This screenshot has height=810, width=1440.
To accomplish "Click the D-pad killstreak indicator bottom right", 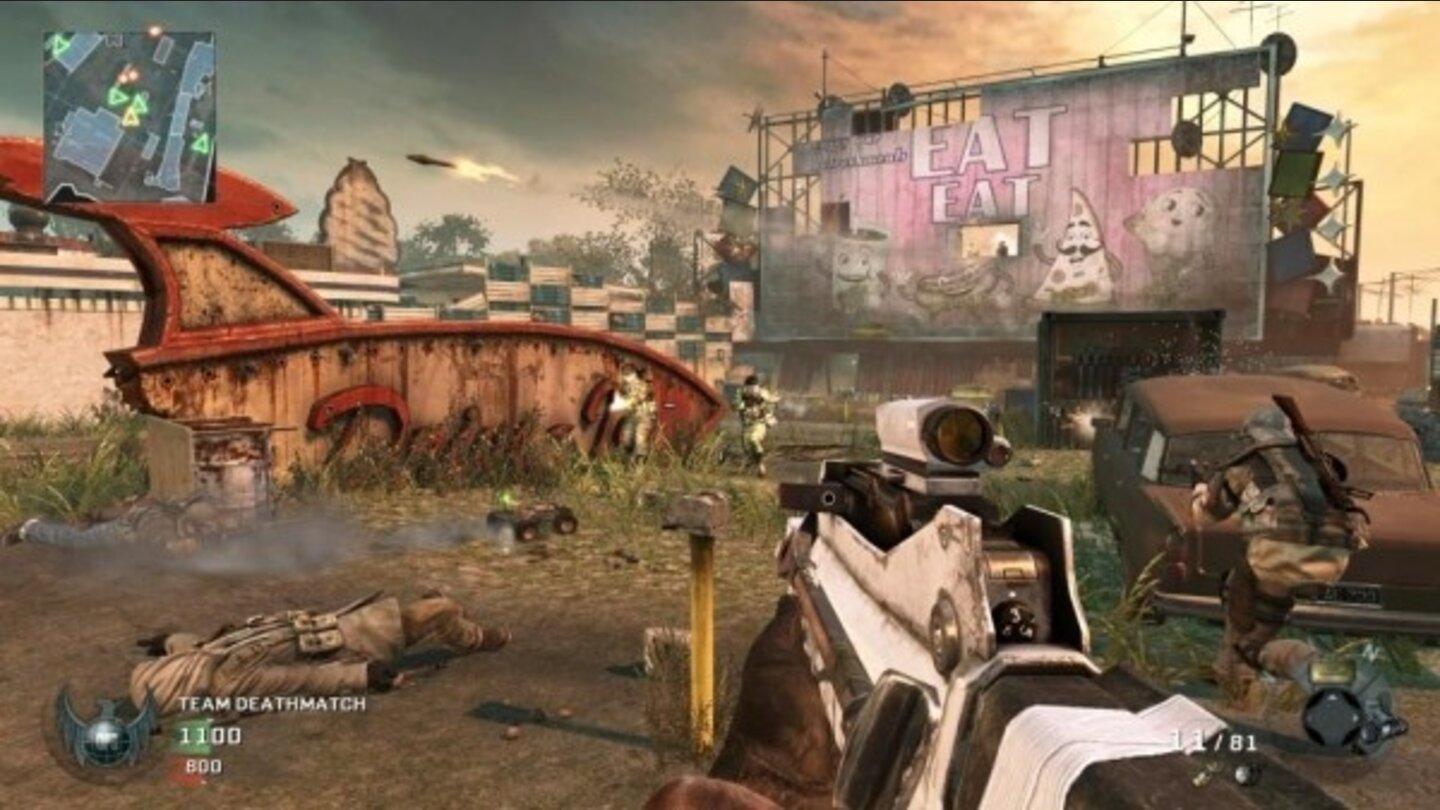I will (1331, 717).
